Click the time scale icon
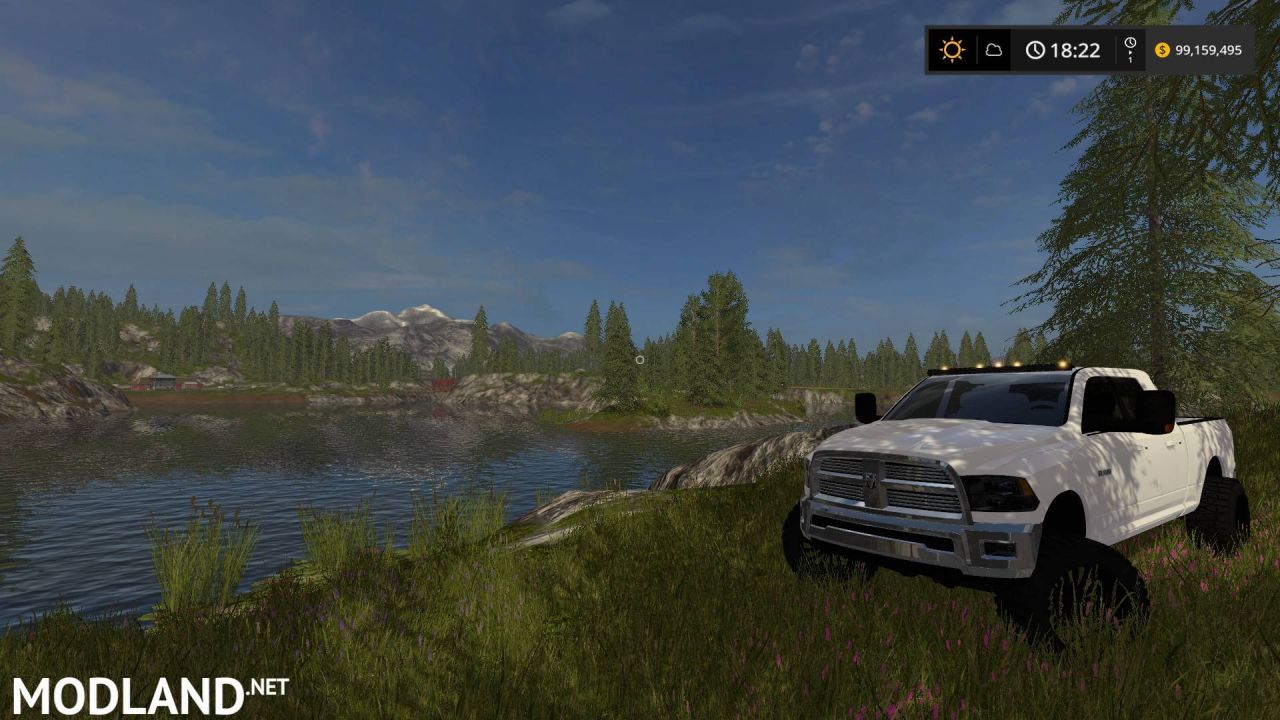Image resolution: width=1280 pixels, height=720 pixels. tap(1130, 50)
